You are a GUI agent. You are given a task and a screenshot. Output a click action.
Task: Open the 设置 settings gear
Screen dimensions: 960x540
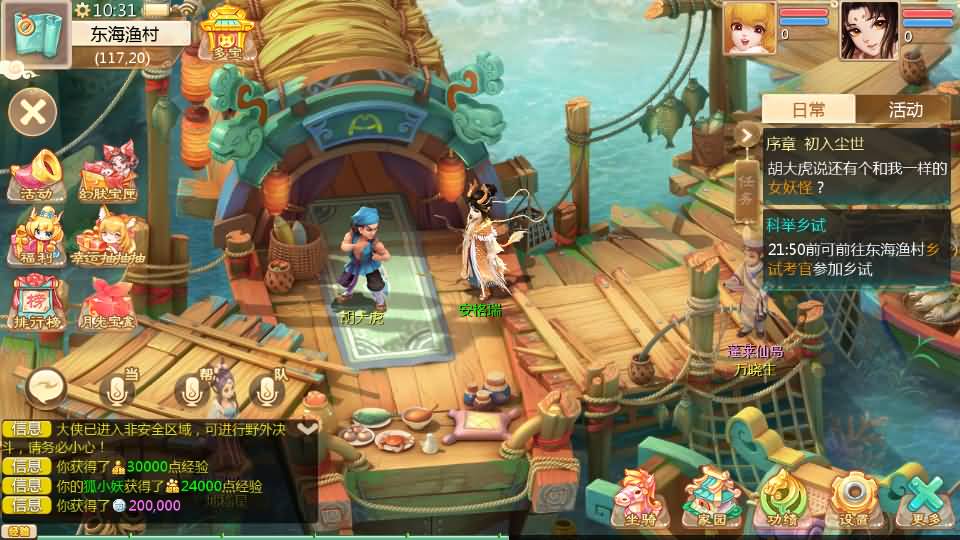[x=853, y=496]
